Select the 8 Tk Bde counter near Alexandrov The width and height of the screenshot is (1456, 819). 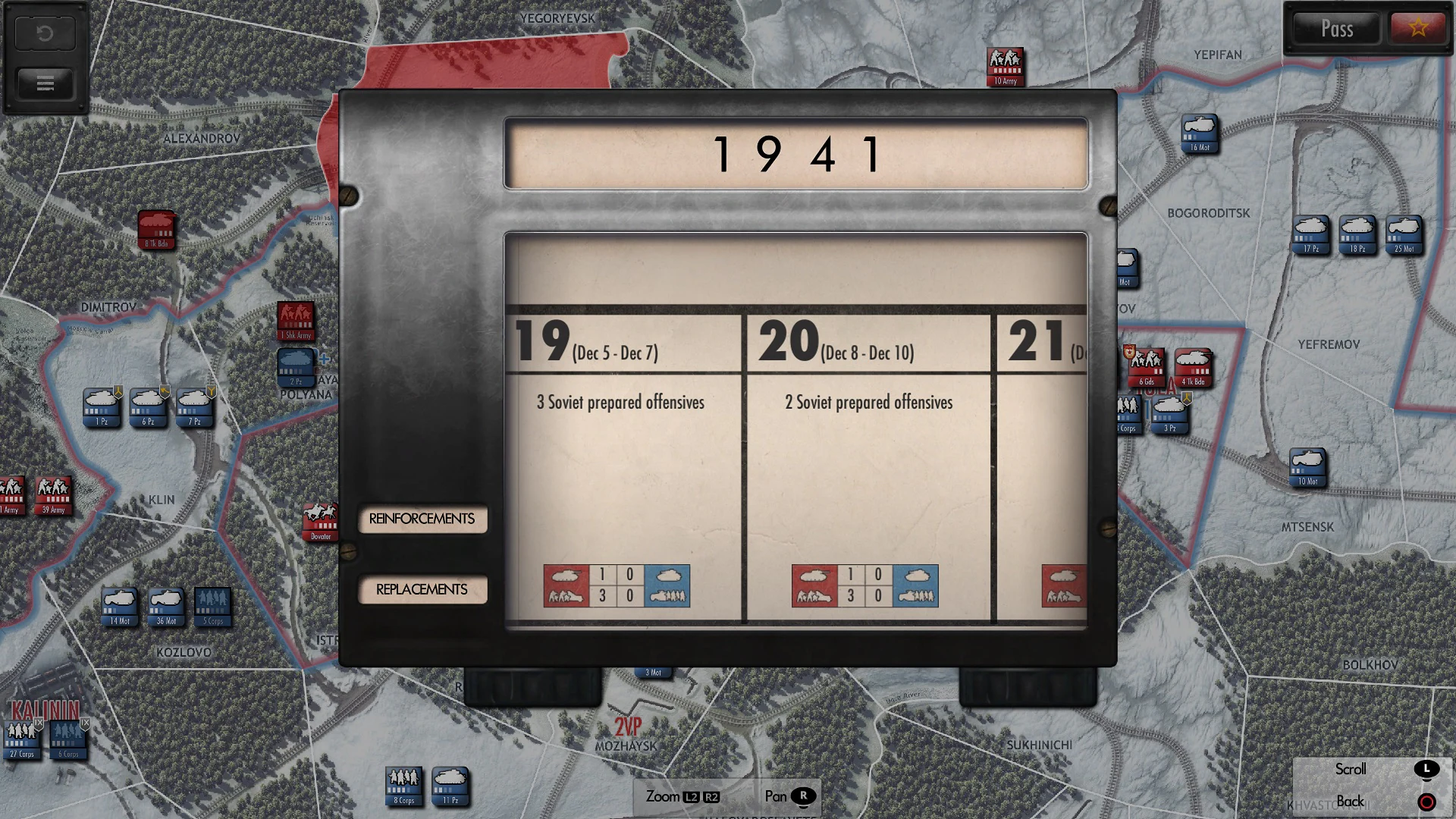[x=156, y=229]
